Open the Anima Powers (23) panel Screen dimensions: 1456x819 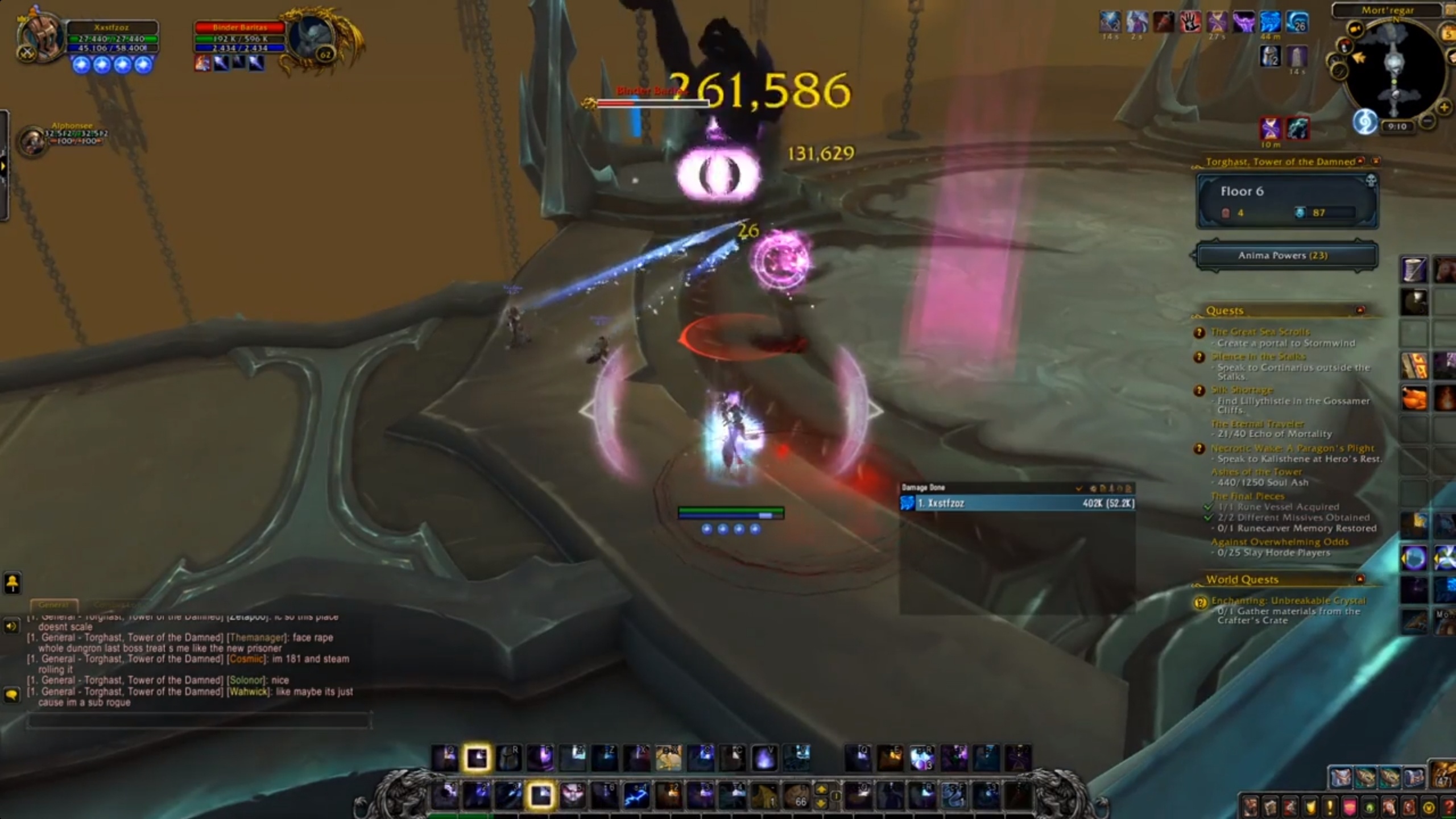click(x=1286, y=255)
